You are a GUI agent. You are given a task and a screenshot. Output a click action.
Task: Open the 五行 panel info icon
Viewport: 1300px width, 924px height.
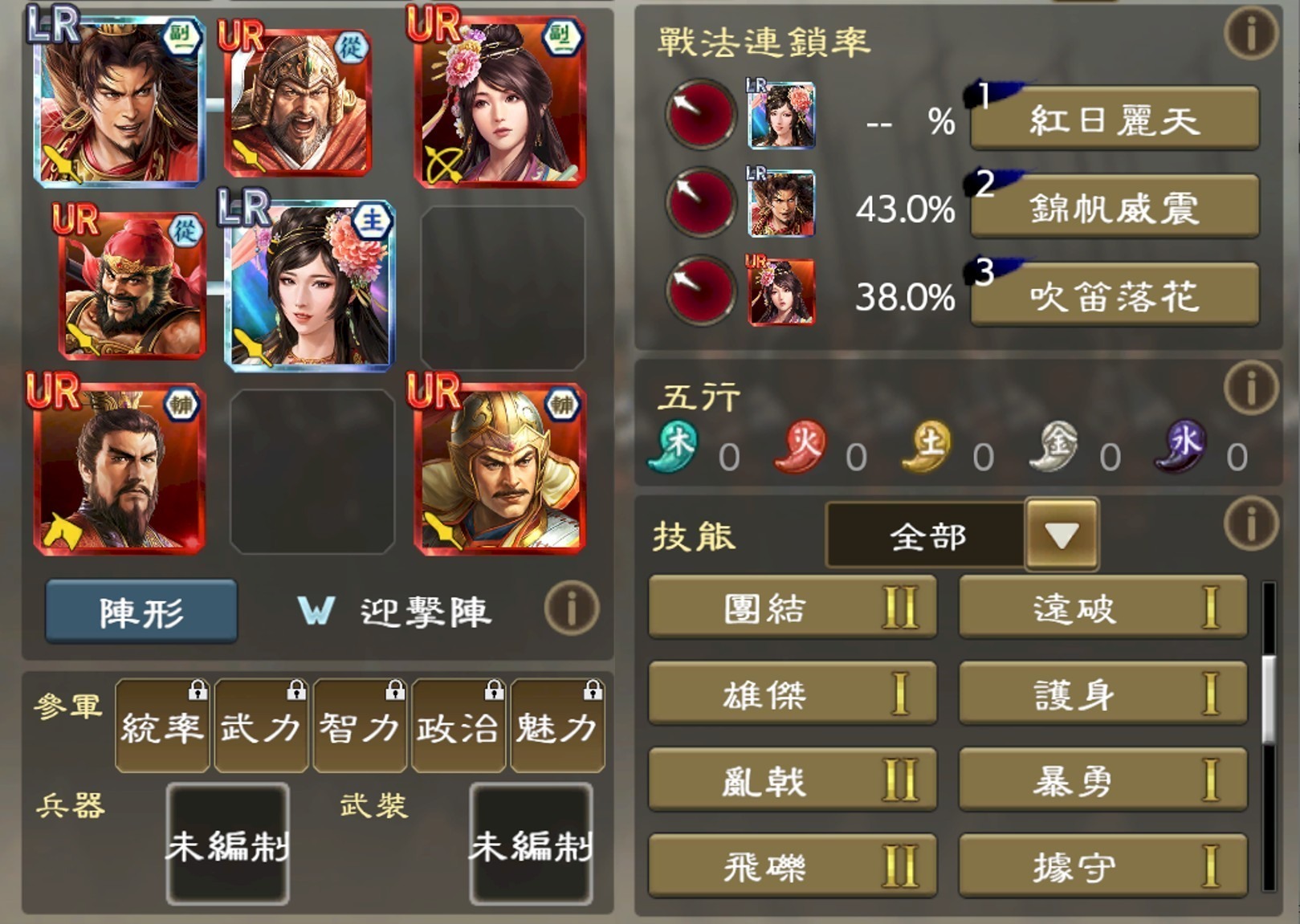point(1249,388)
